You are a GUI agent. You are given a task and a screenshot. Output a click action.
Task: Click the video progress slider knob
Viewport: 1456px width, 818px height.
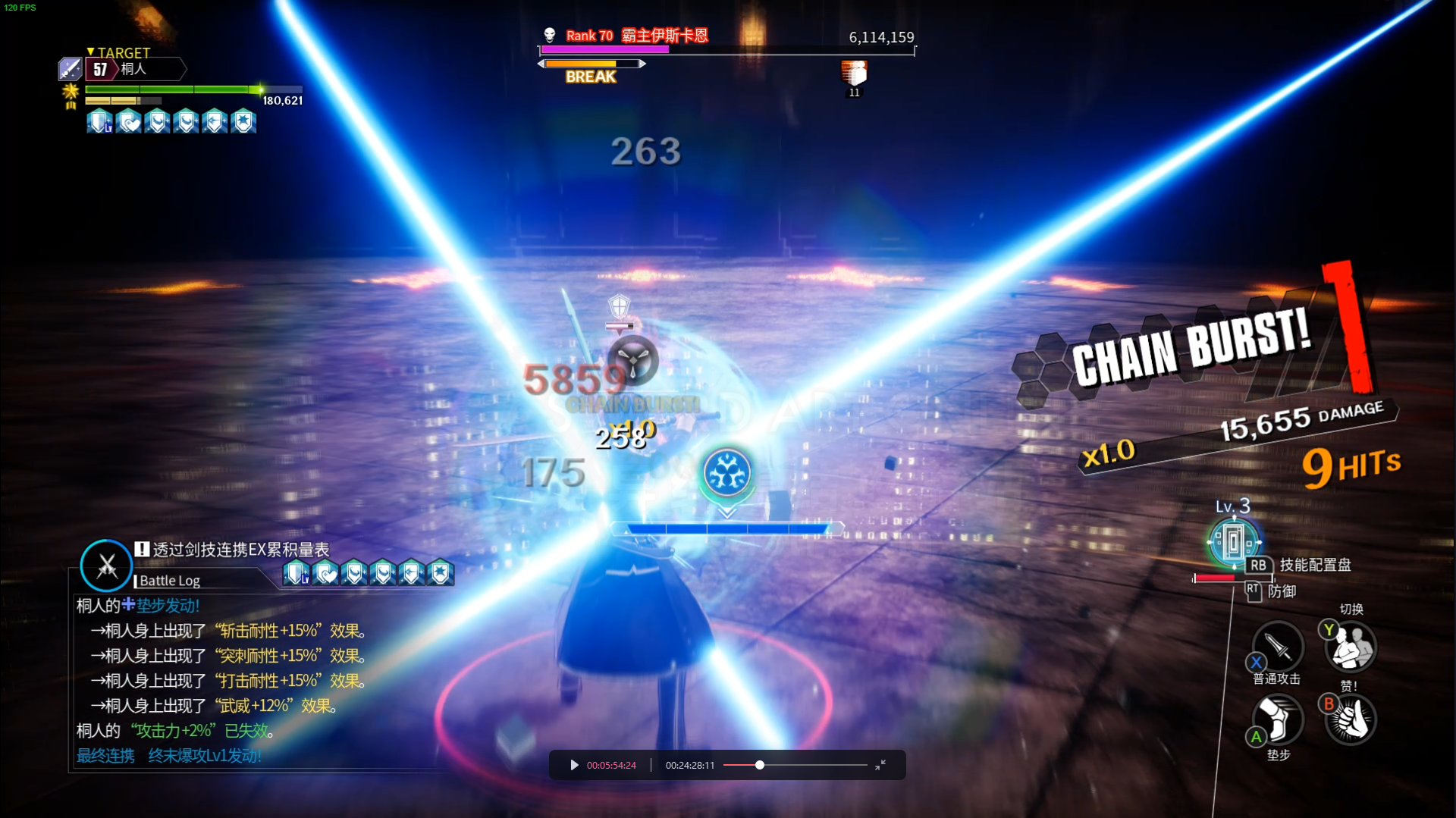(759, 765)
